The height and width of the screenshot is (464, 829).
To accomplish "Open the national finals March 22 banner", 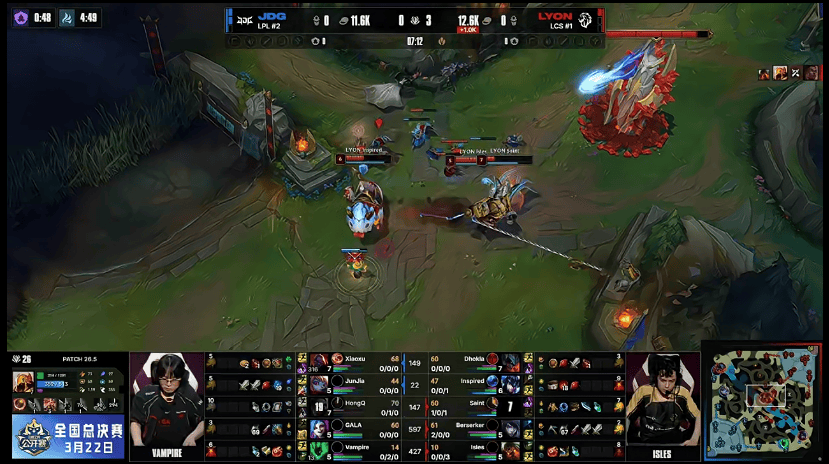I will (x=69, y=437).
